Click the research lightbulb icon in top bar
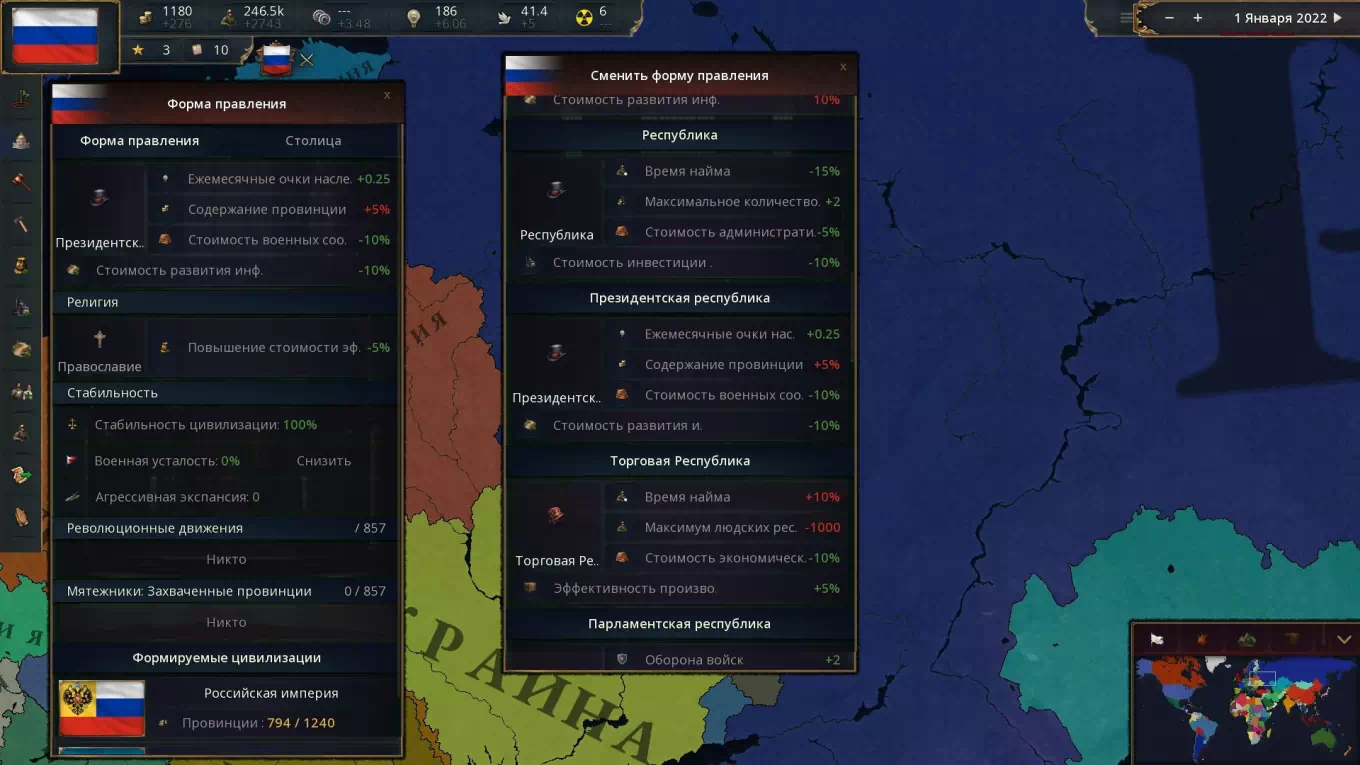Screen dimensions: 1360x765 click(x=415, y=17)
